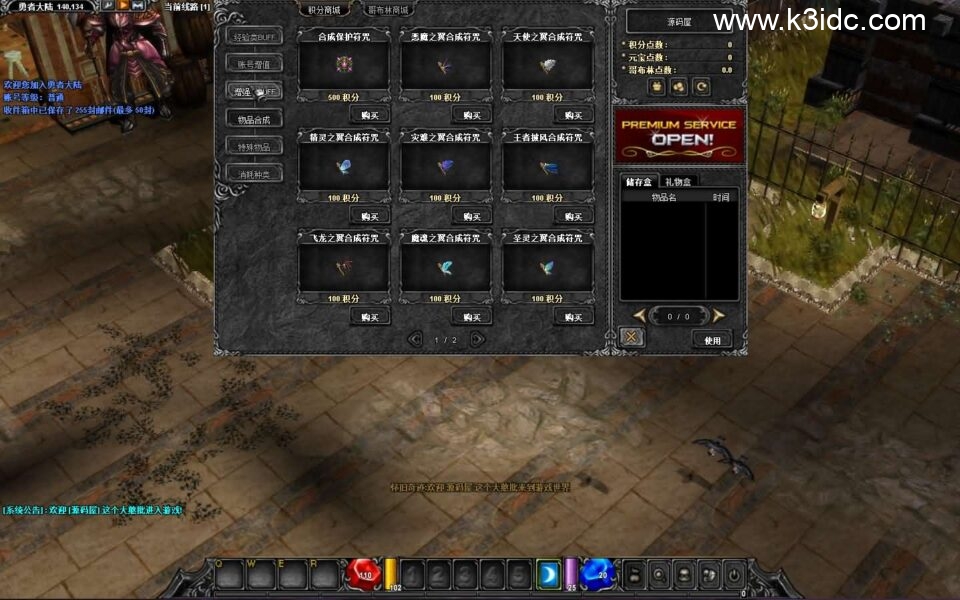
Task: Activate the crescent moon skill icon
Action: [548, 574]
